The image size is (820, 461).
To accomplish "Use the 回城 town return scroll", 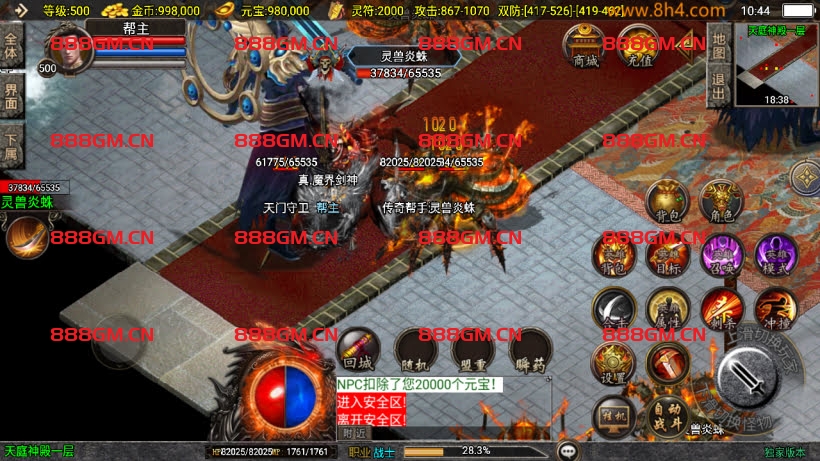I will click(357, 349).
